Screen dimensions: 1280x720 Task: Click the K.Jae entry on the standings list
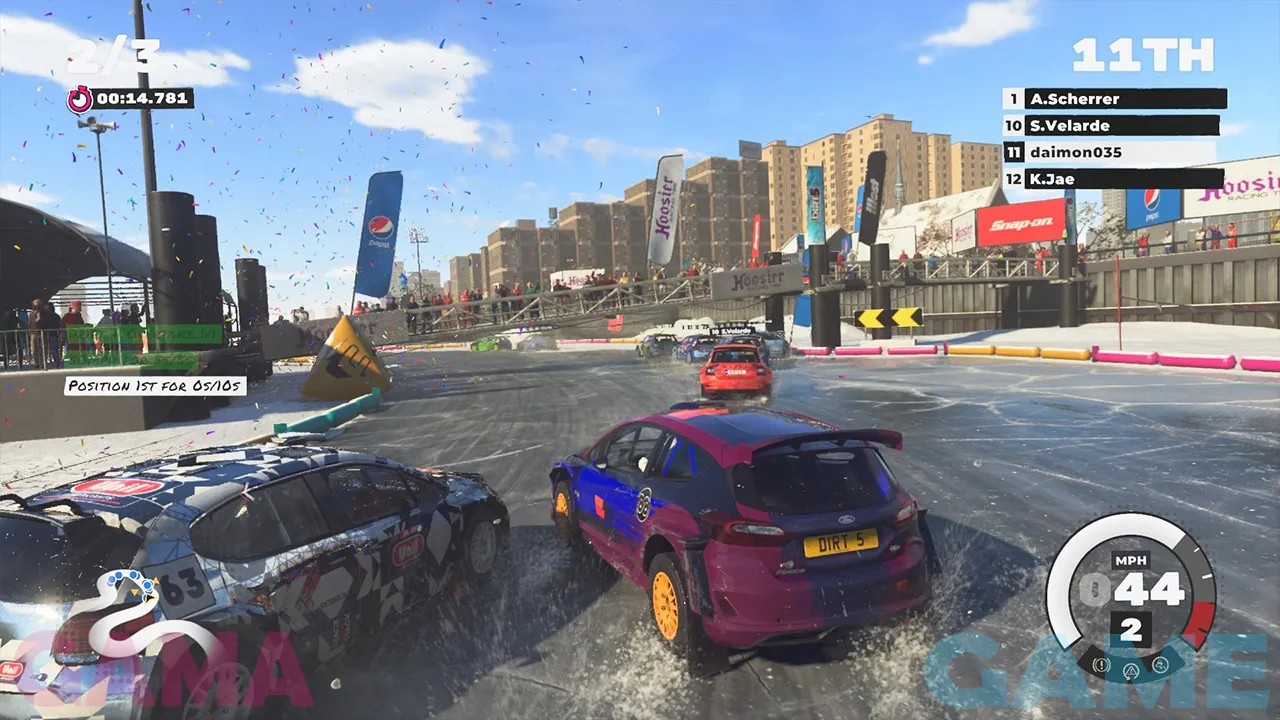coord(1120,179)
